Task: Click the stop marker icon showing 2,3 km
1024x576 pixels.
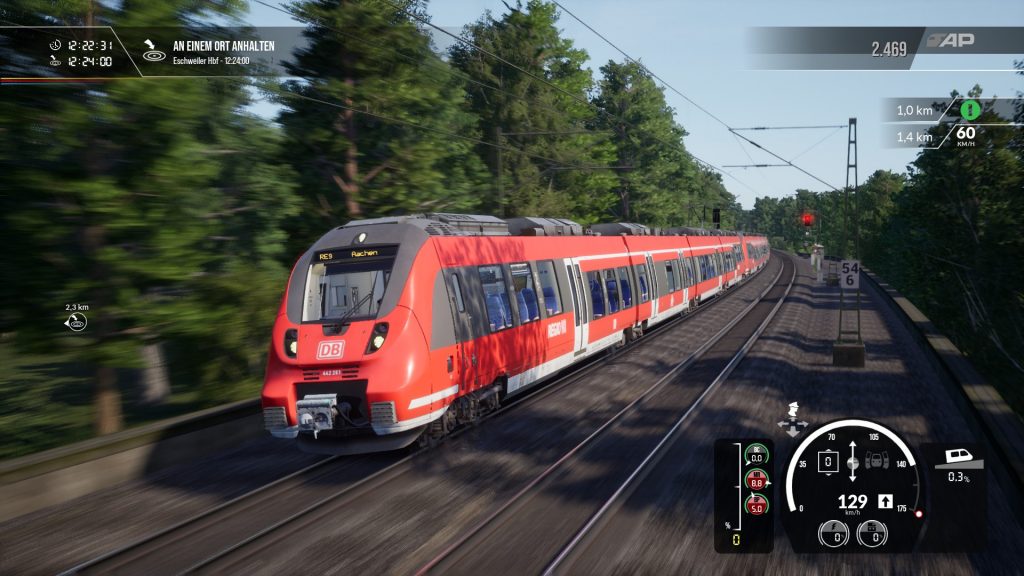Action: pos(77,322)
